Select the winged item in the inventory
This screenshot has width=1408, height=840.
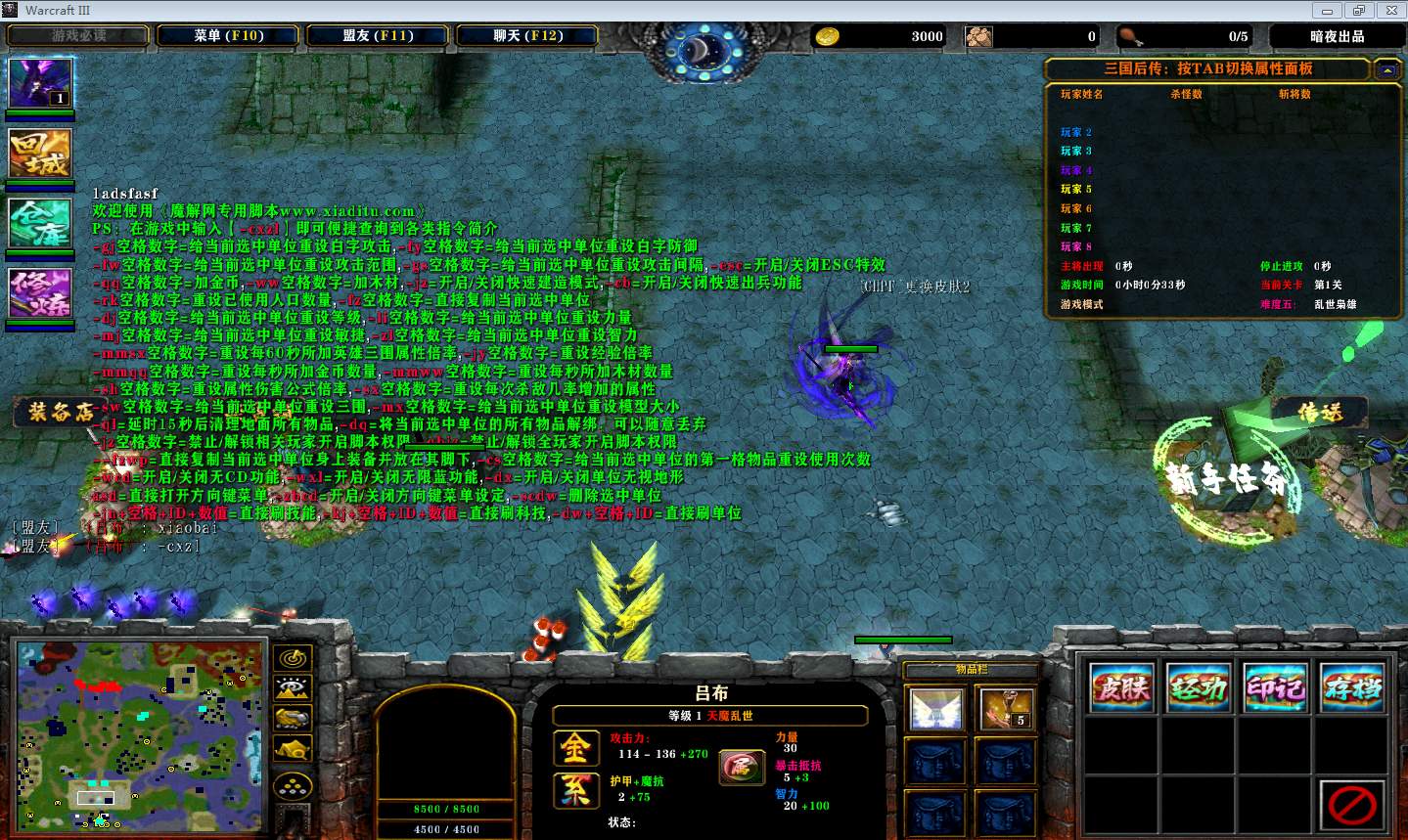click(x=935, y=709)
